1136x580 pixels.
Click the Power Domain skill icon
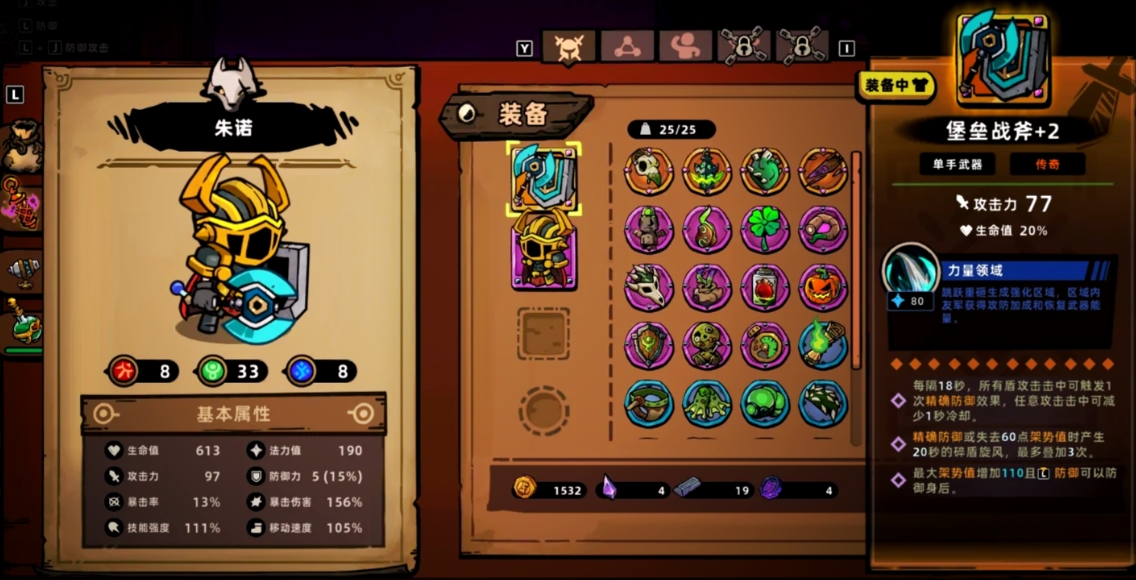[x=909, y=272]
